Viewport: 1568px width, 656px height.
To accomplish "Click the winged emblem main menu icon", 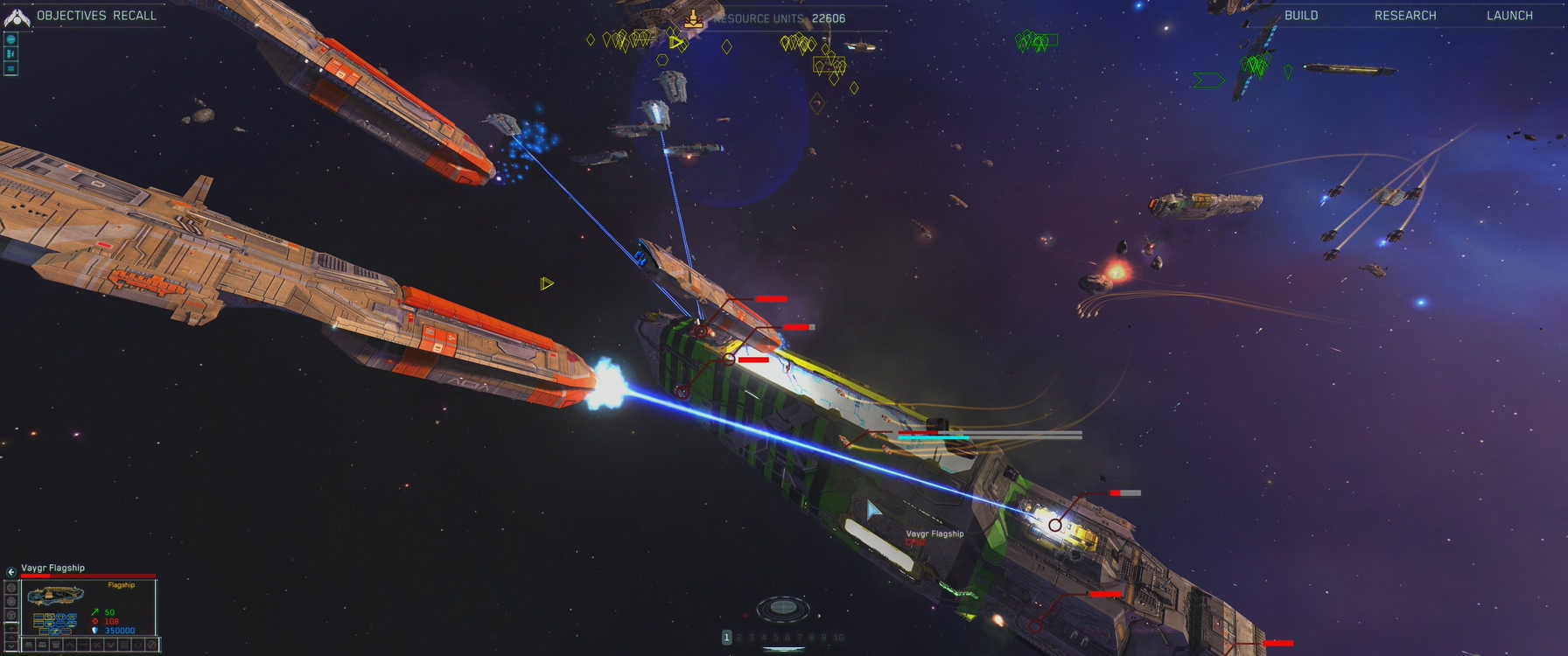I will pos(17,17).
